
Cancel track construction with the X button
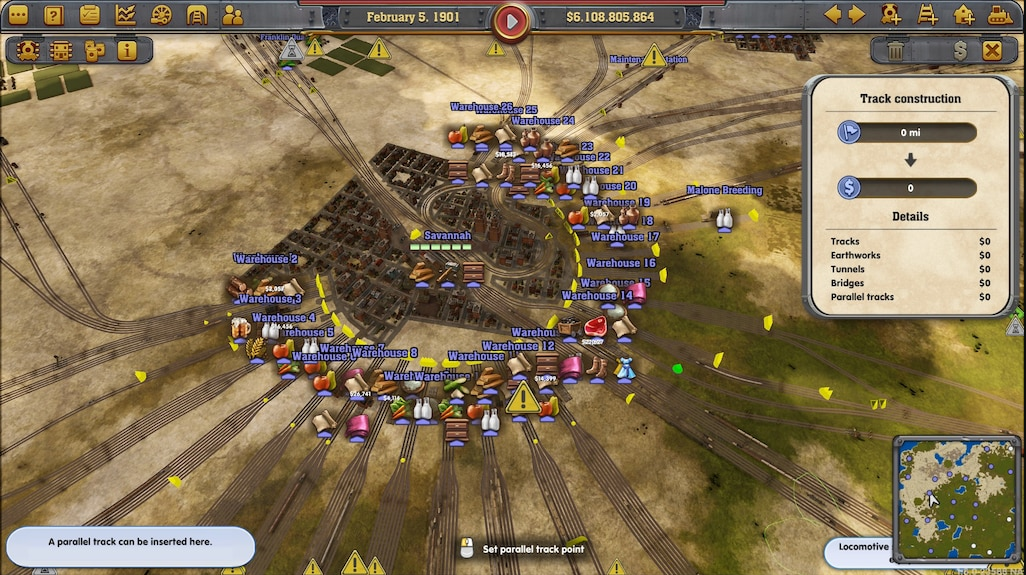click(992, 50)
